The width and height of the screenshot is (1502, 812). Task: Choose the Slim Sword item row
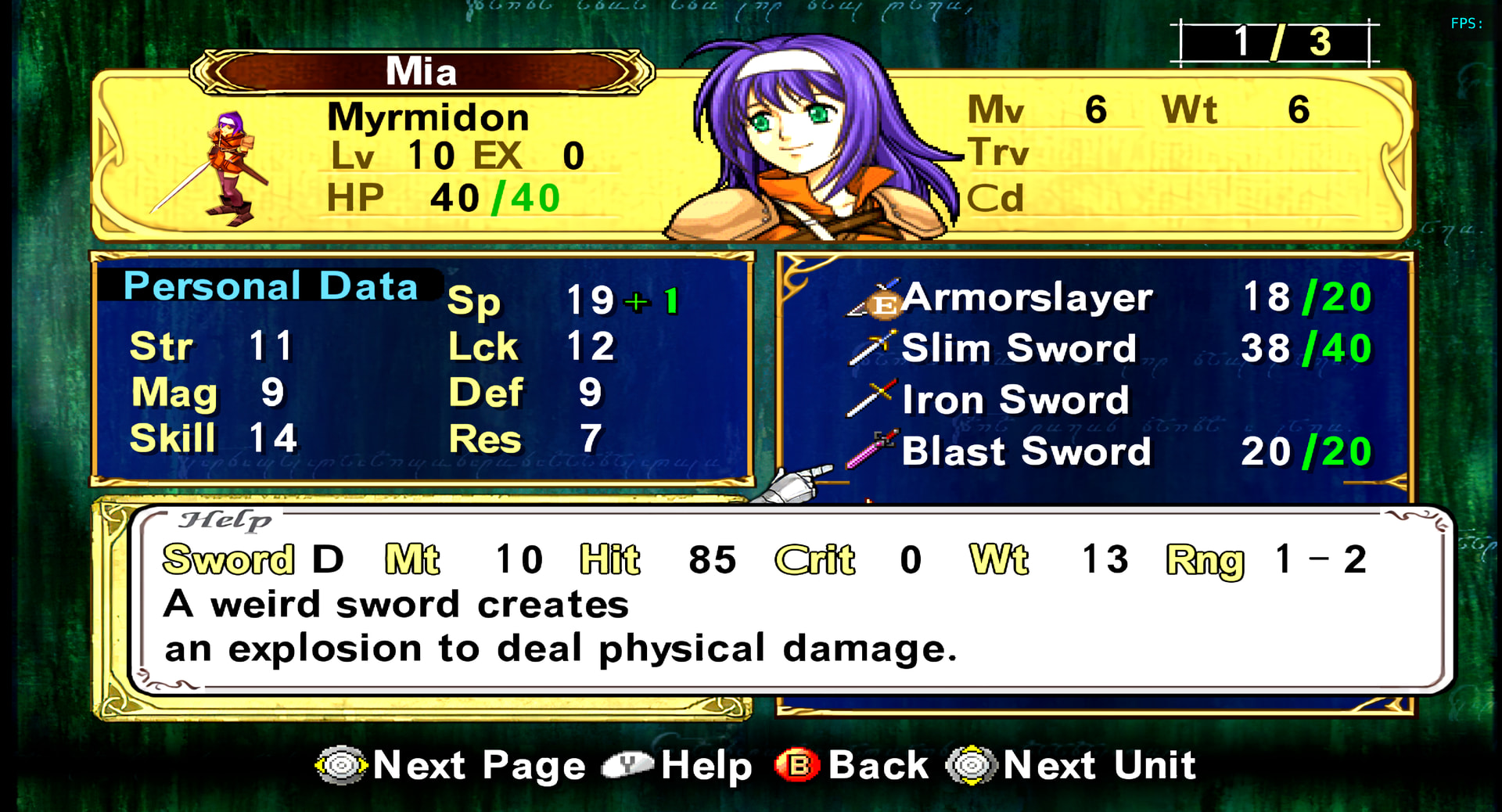1018,349
